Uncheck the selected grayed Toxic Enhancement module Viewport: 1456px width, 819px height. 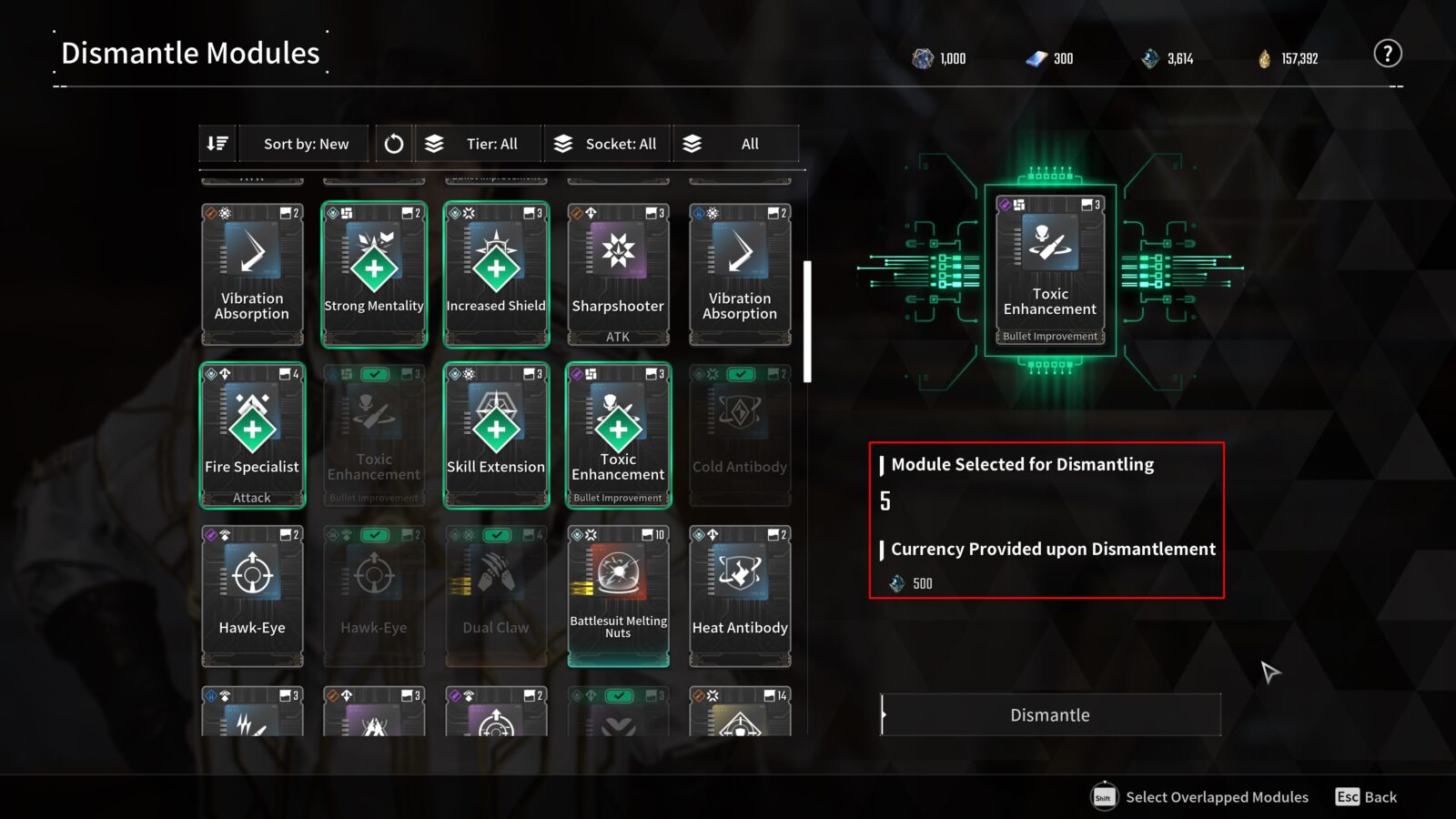[x=374, y=374]
